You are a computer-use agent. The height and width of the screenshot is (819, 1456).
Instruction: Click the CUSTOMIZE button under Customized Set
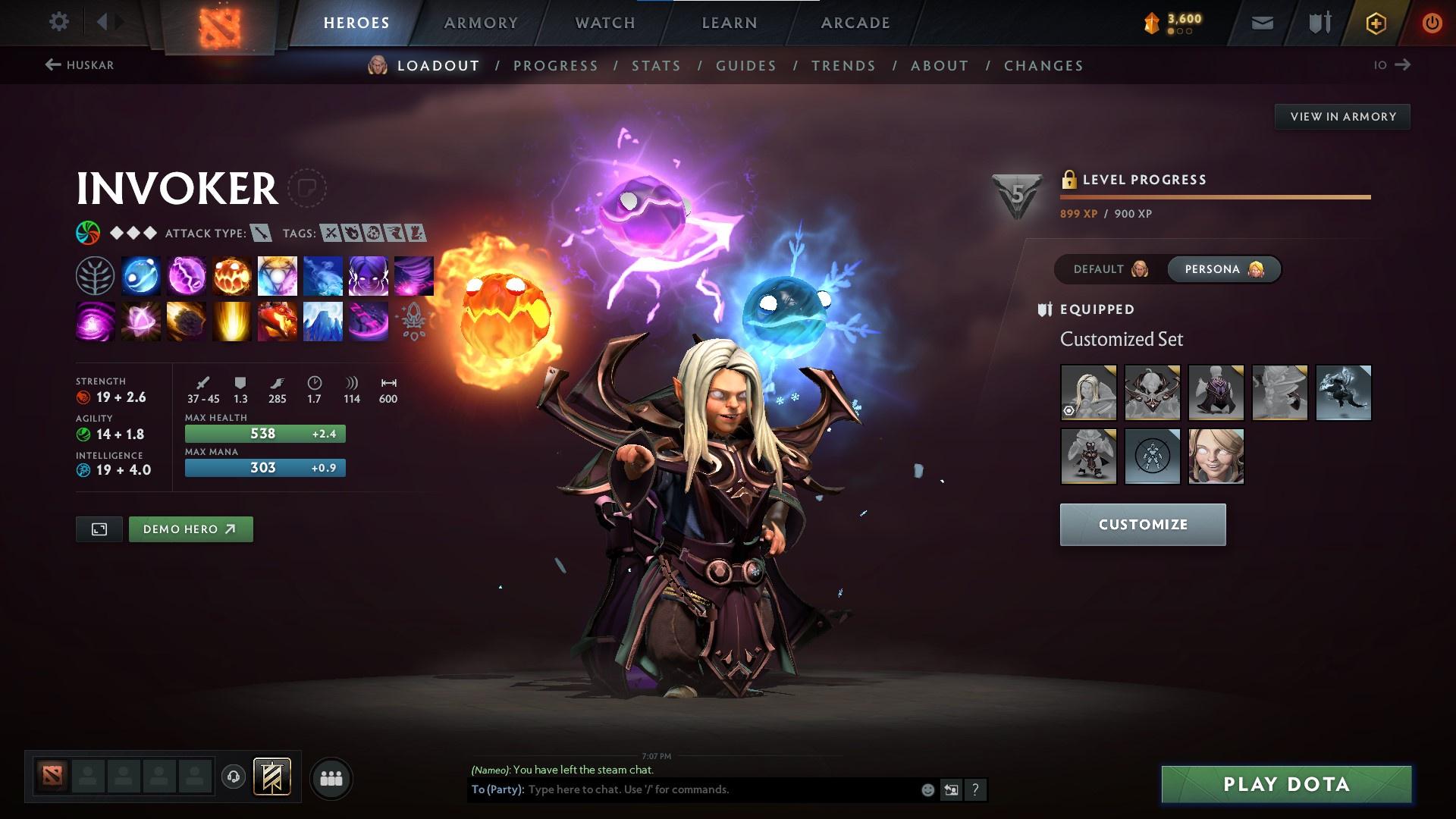pos(1142,524)
